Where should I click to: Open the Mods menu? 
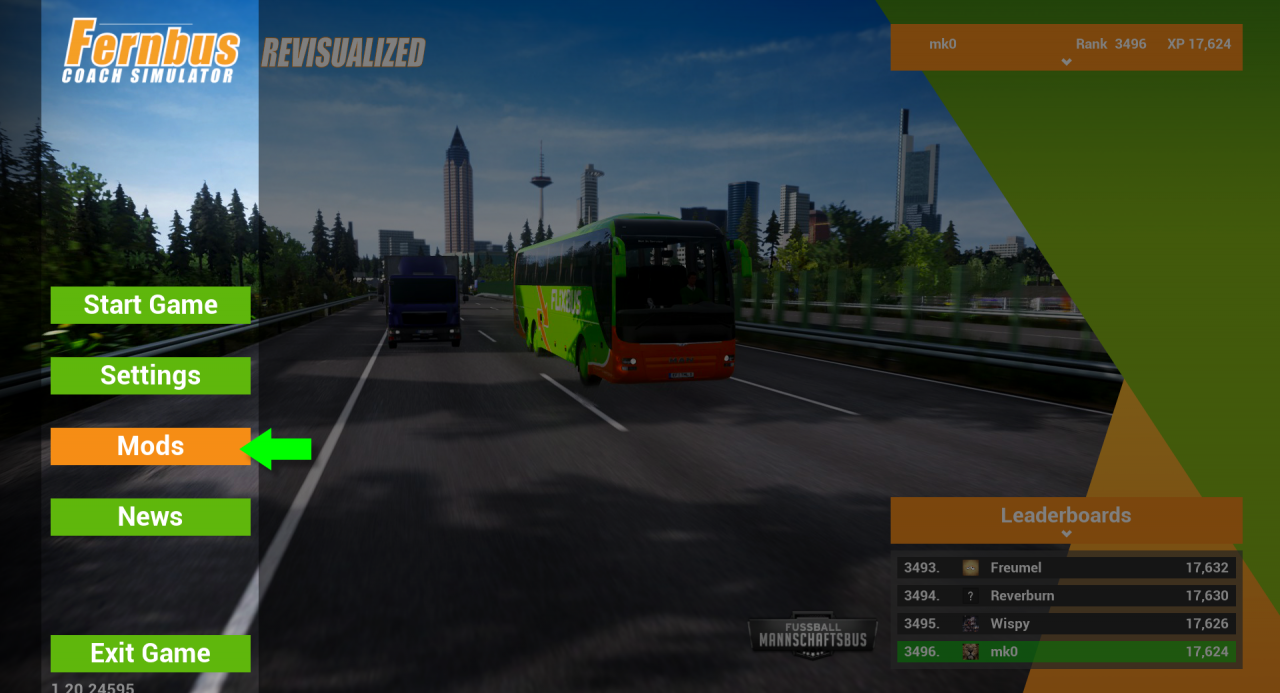click(x=150, y=446)
